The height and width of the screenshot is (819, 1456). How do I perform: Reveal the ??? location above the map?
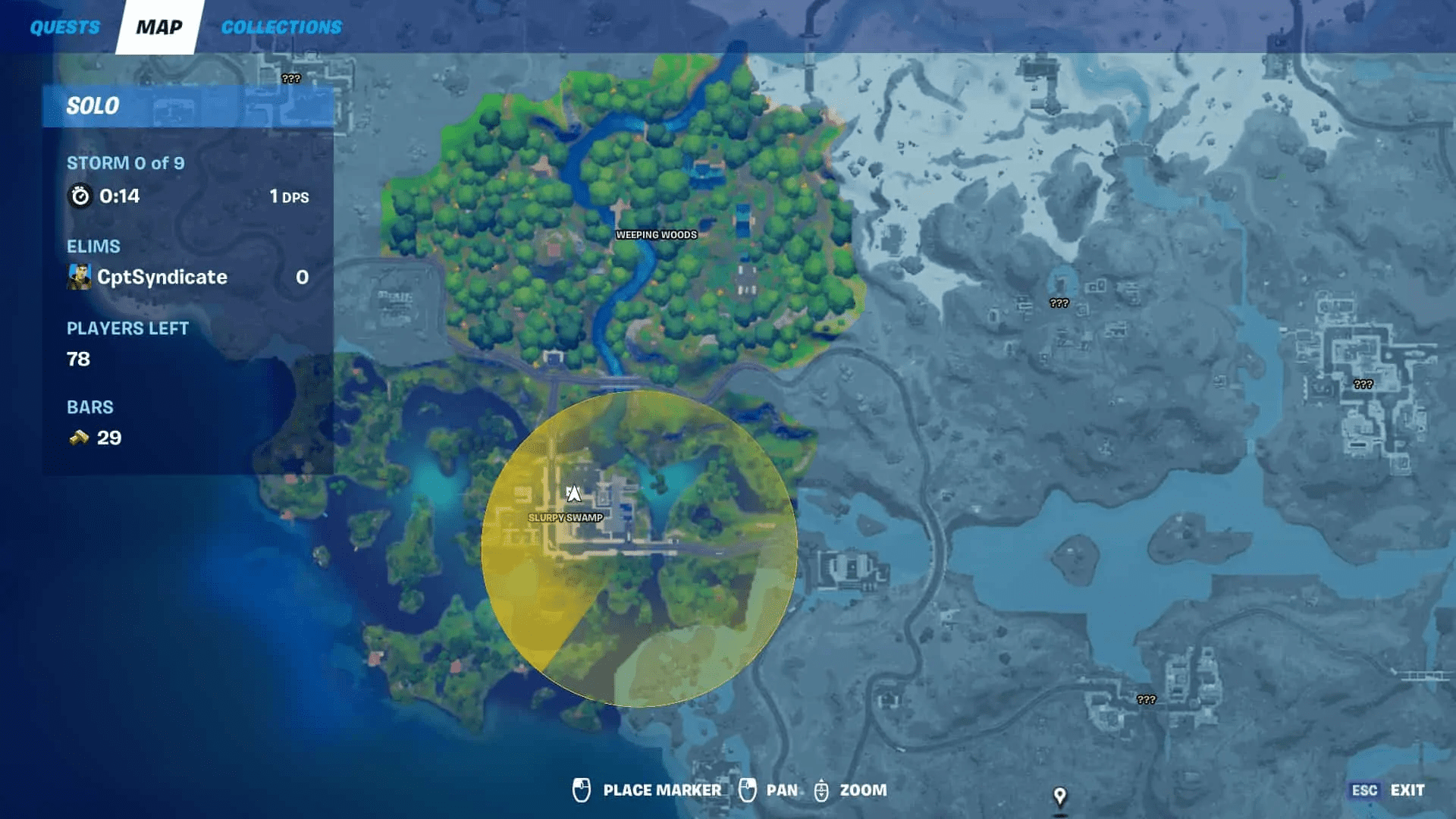pos(290,77)
